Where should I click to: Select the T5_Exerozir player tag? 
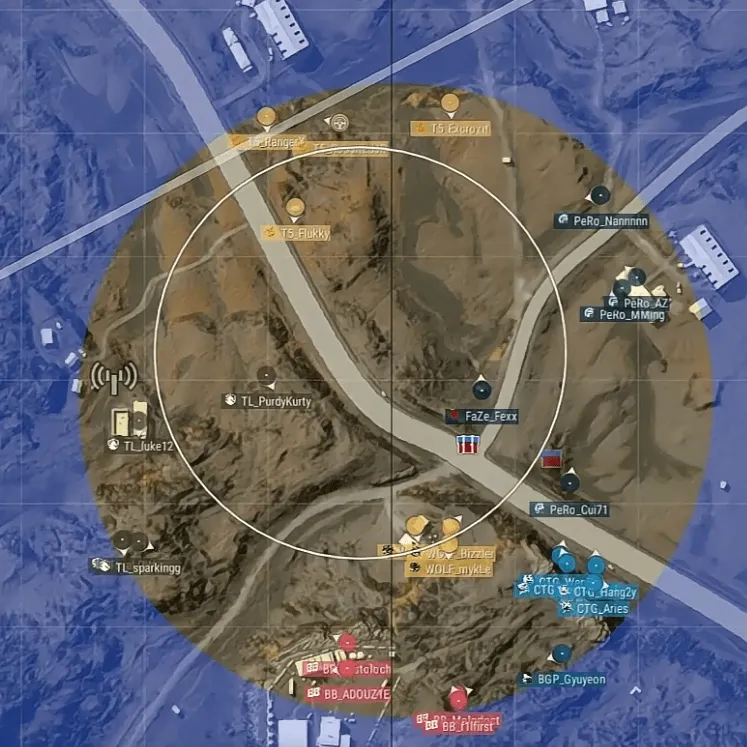pos(460,128)
